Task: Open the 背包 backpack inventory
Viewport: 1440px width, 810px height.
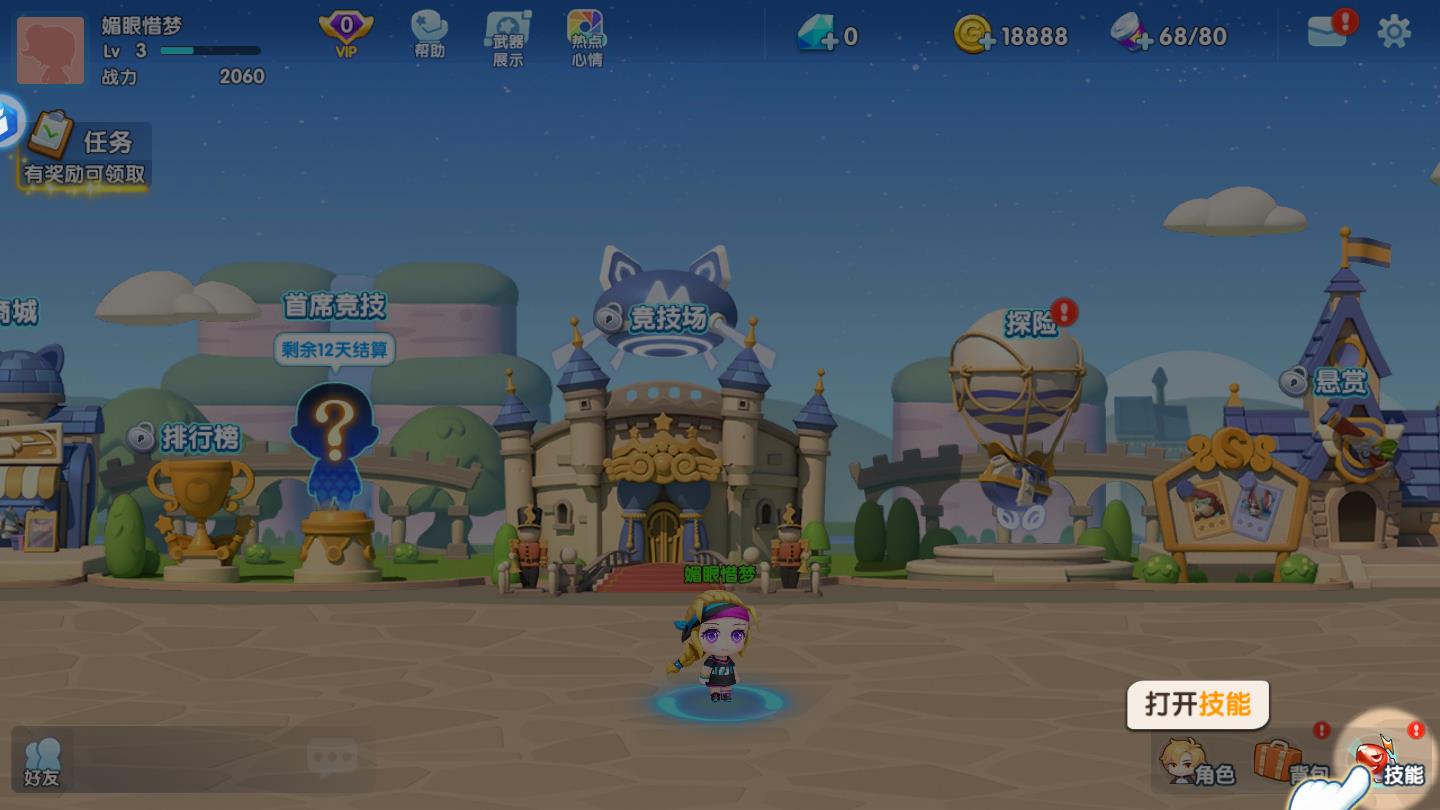Action: (1292, 764)
